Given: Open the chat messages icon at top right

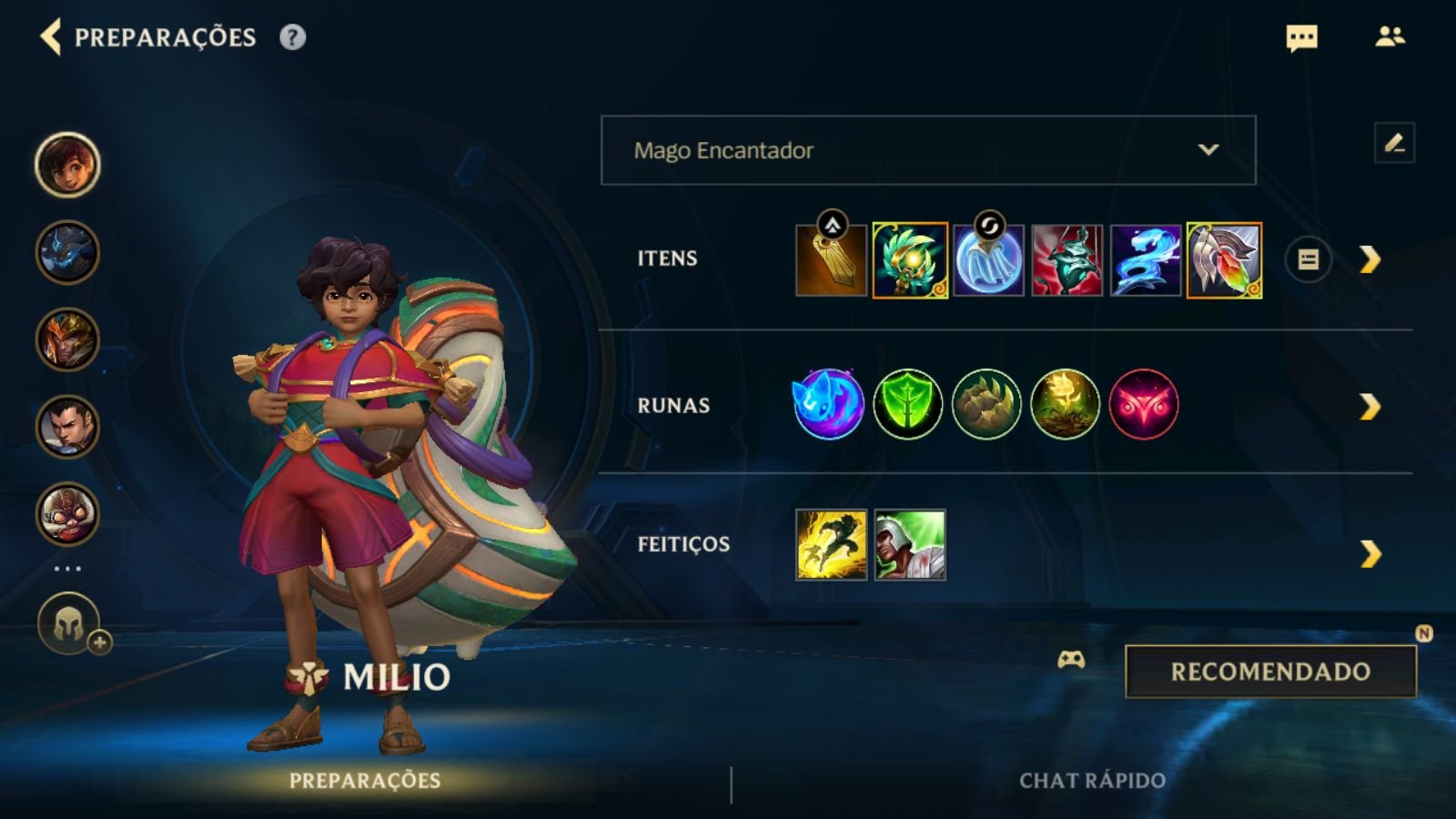Looking at the screenshot, I should click(1301, 38).
